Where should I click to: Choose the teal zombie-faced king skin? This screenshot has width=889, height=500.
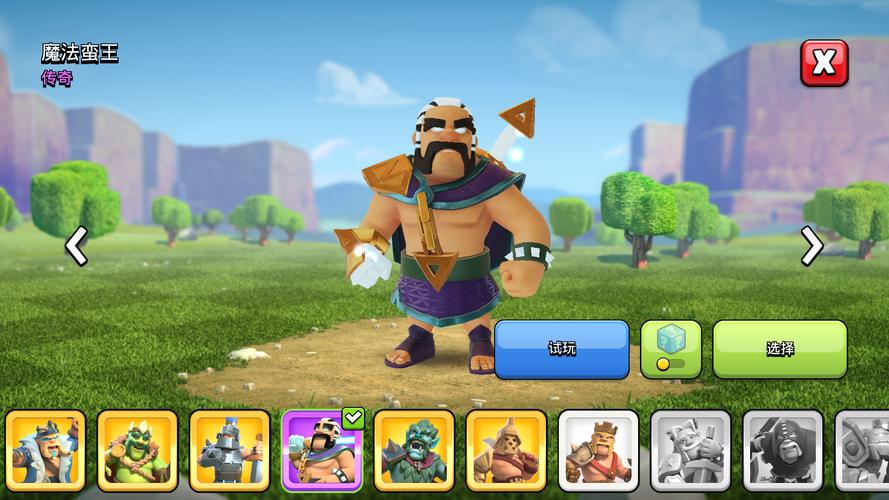(413, 450)
